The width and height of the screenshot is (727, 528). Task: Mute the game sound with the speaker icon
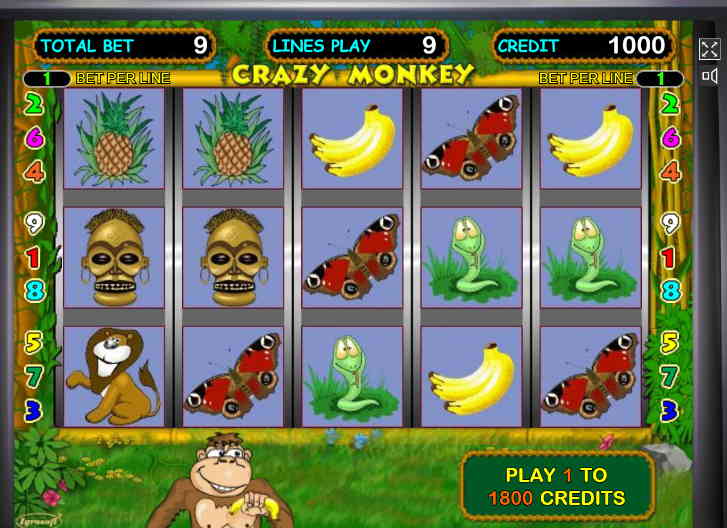(709, 76)
